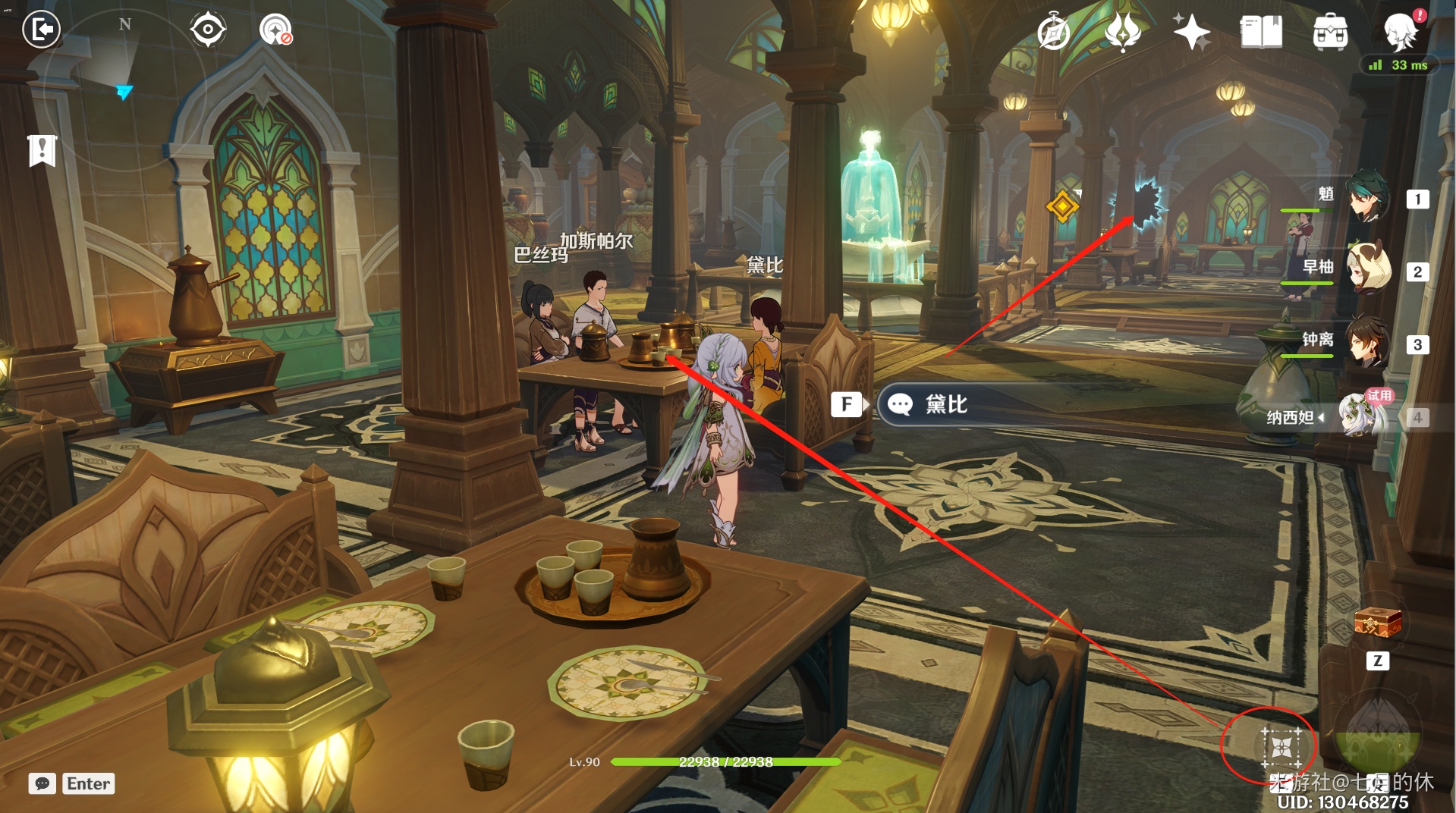Open the wish star icon
Screen dimensions: 1456x813
pos(1191,32)
